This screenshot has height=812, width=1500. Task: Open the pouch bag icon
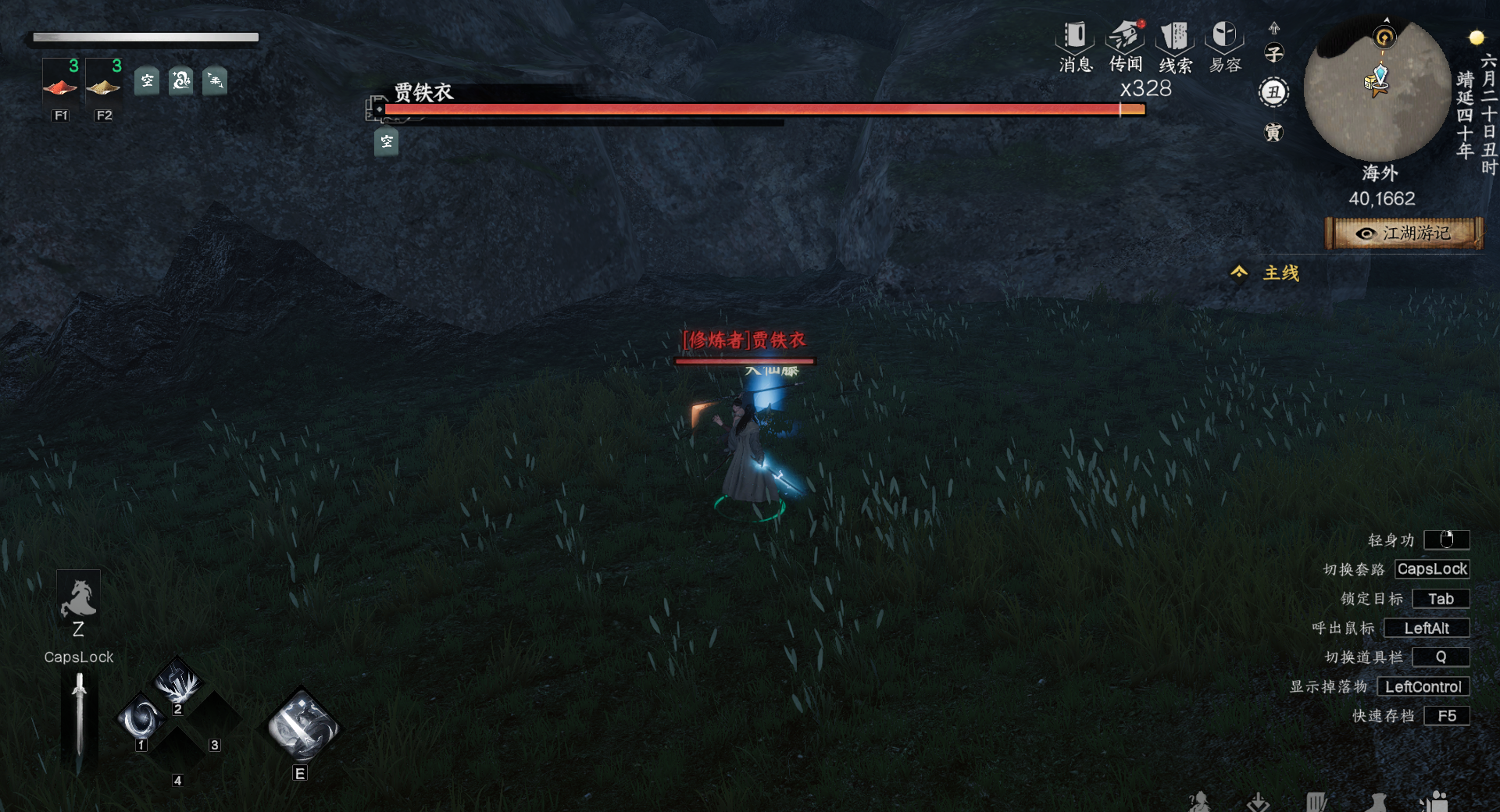click(x=1377, y=802)
